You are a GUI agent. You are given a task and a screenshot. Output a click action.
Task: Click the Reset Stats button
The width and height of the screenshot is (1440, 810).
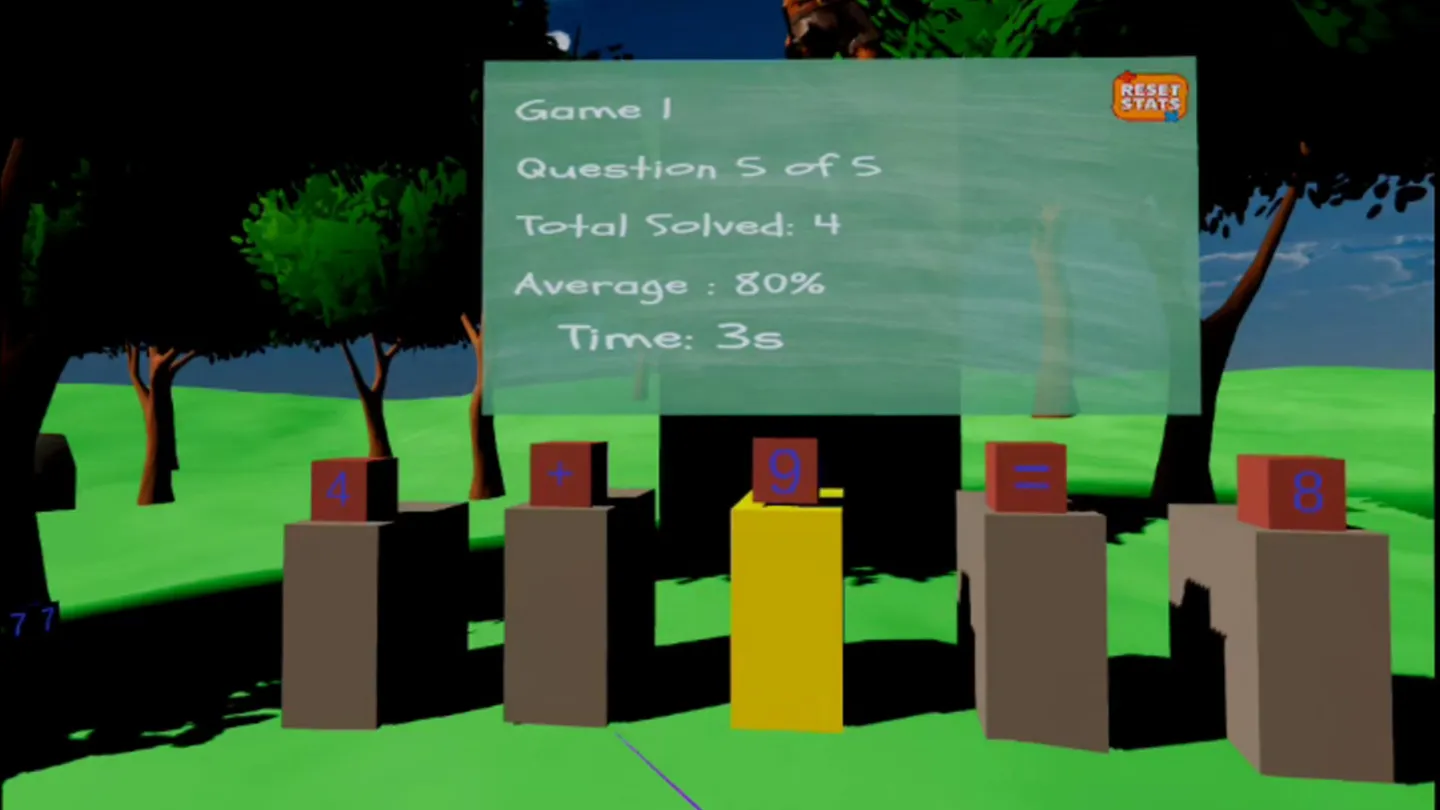1150,97
